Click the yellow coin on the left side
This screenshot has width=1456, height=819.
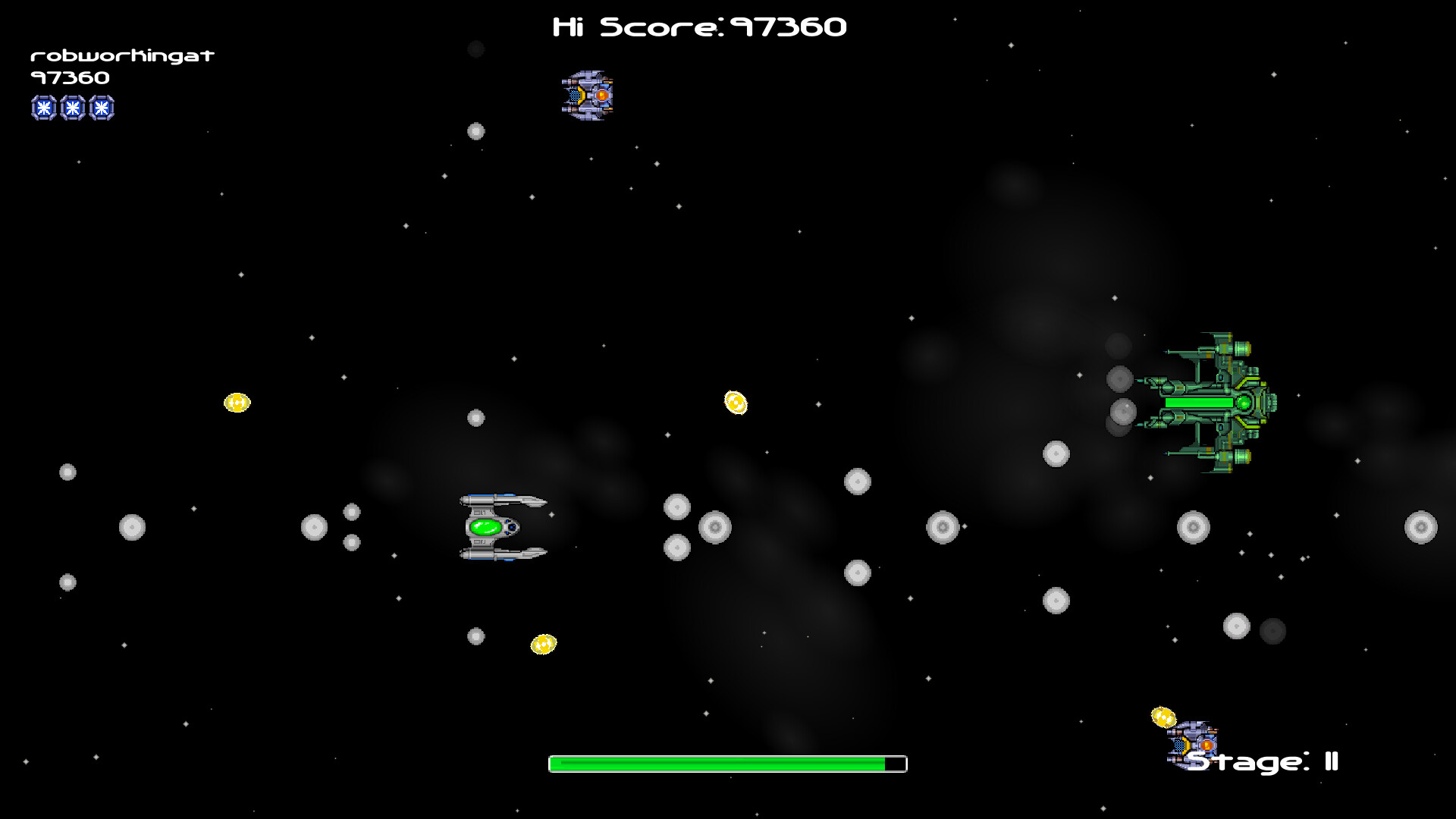[x=237, y=402]
